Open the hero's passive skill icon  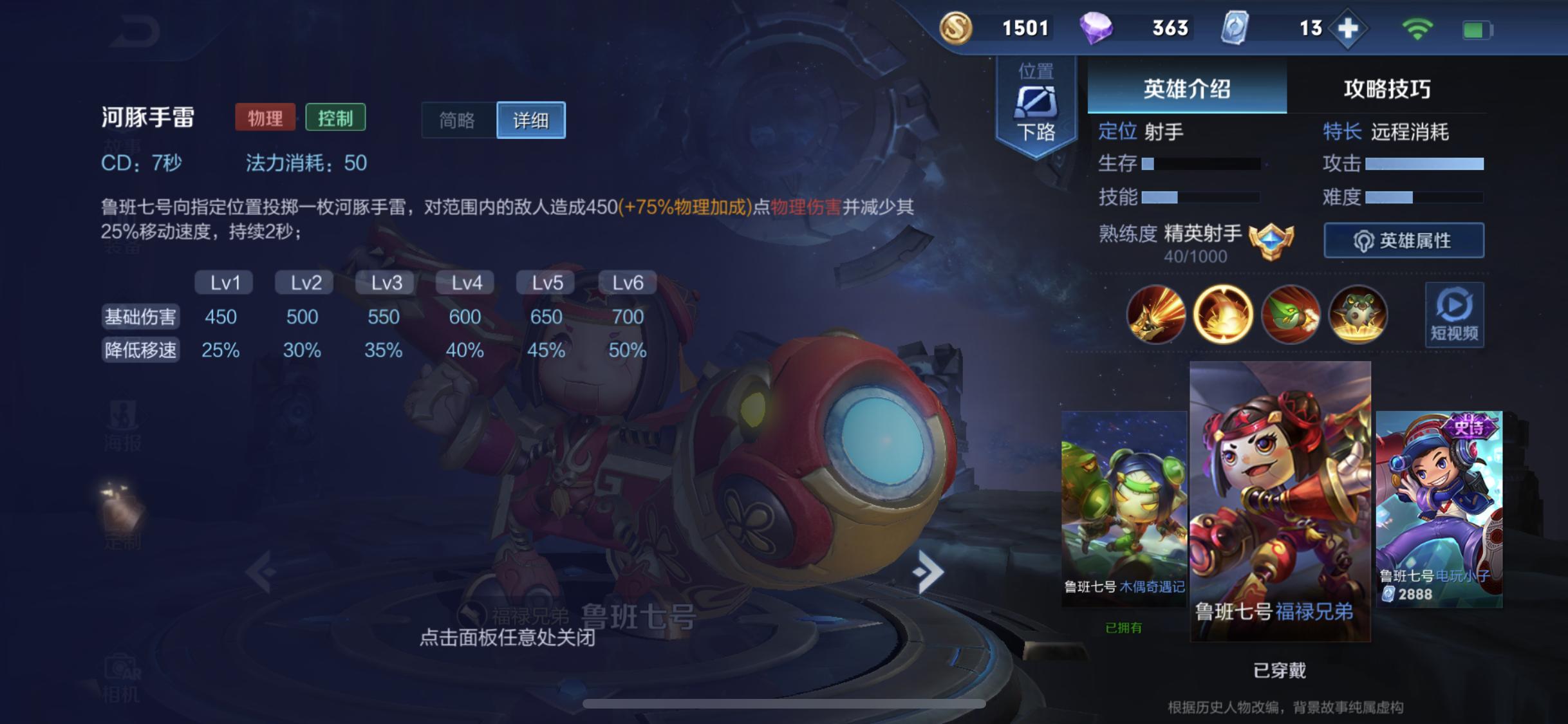pos(1155,315)
